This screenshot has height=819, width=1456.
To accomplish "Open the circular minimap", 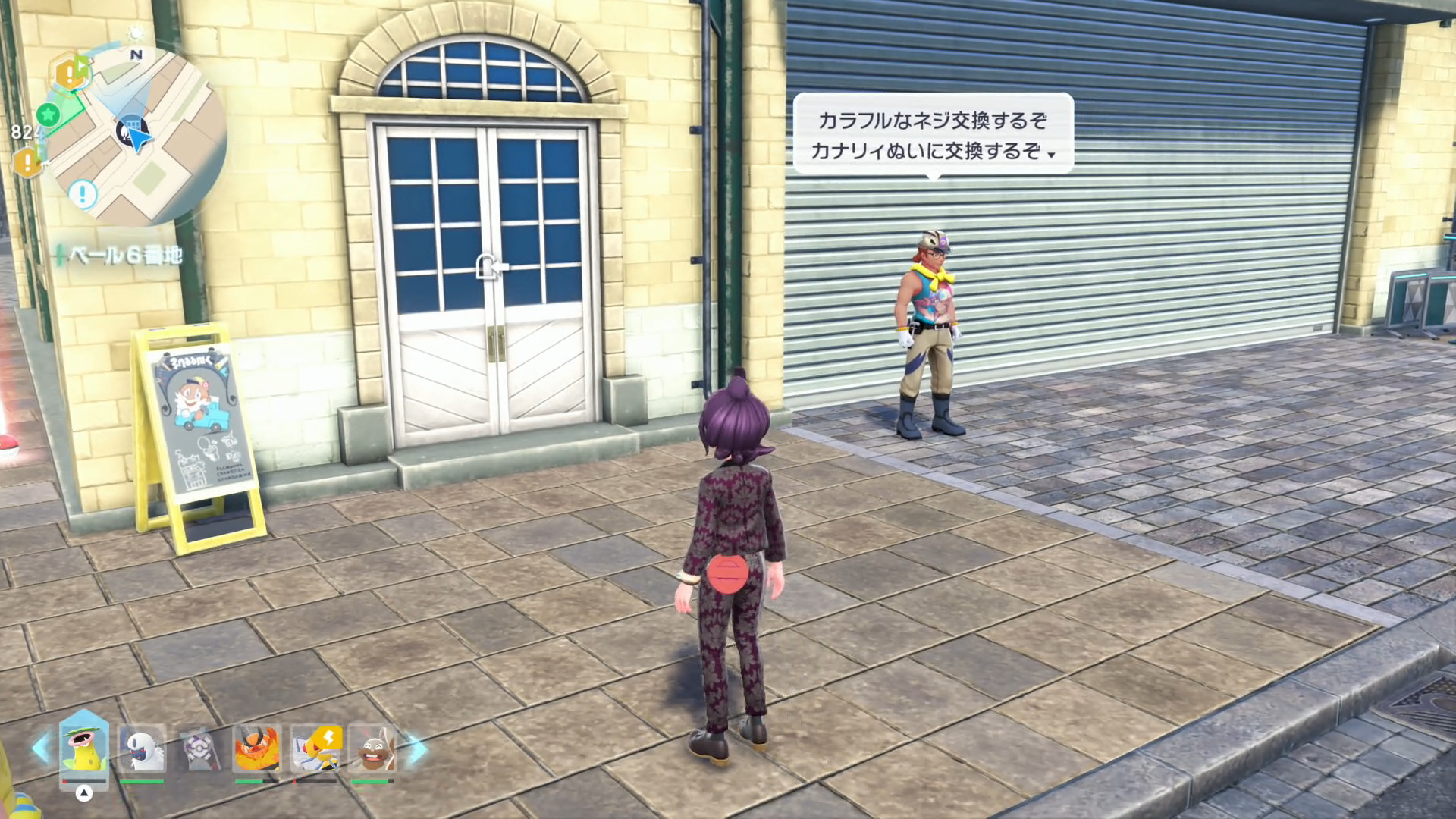I will tap(136, 136).
